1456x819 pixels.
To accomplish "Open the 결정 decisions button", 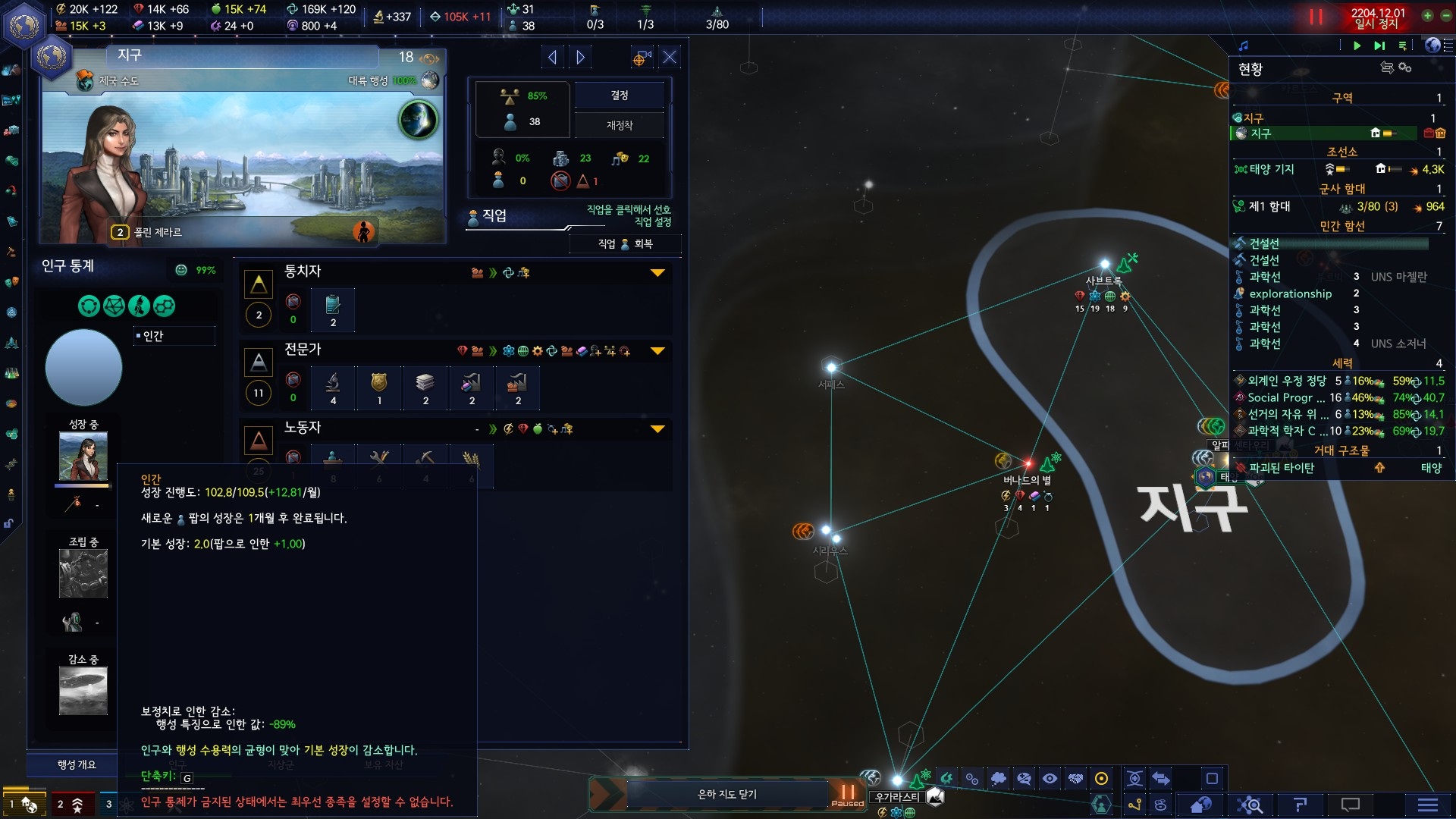I will pos(619,96).
